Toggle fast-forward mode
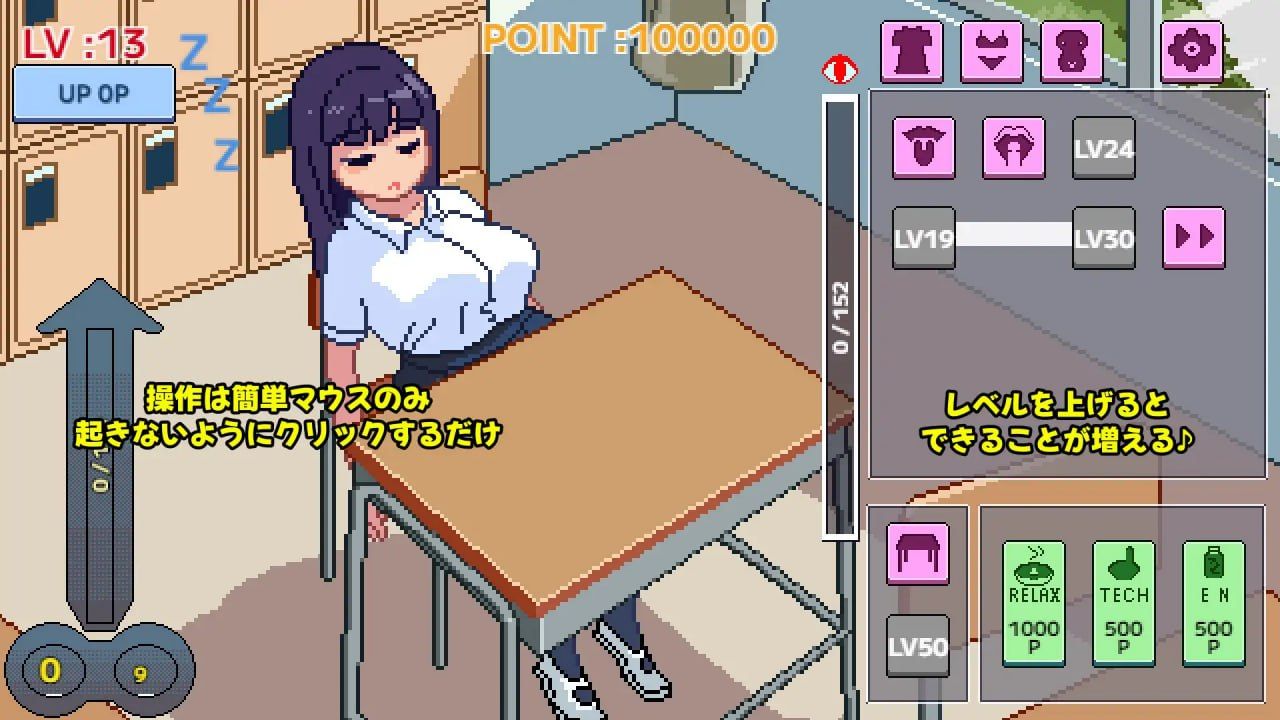The image size is (1280, 720). [1194, 238]
